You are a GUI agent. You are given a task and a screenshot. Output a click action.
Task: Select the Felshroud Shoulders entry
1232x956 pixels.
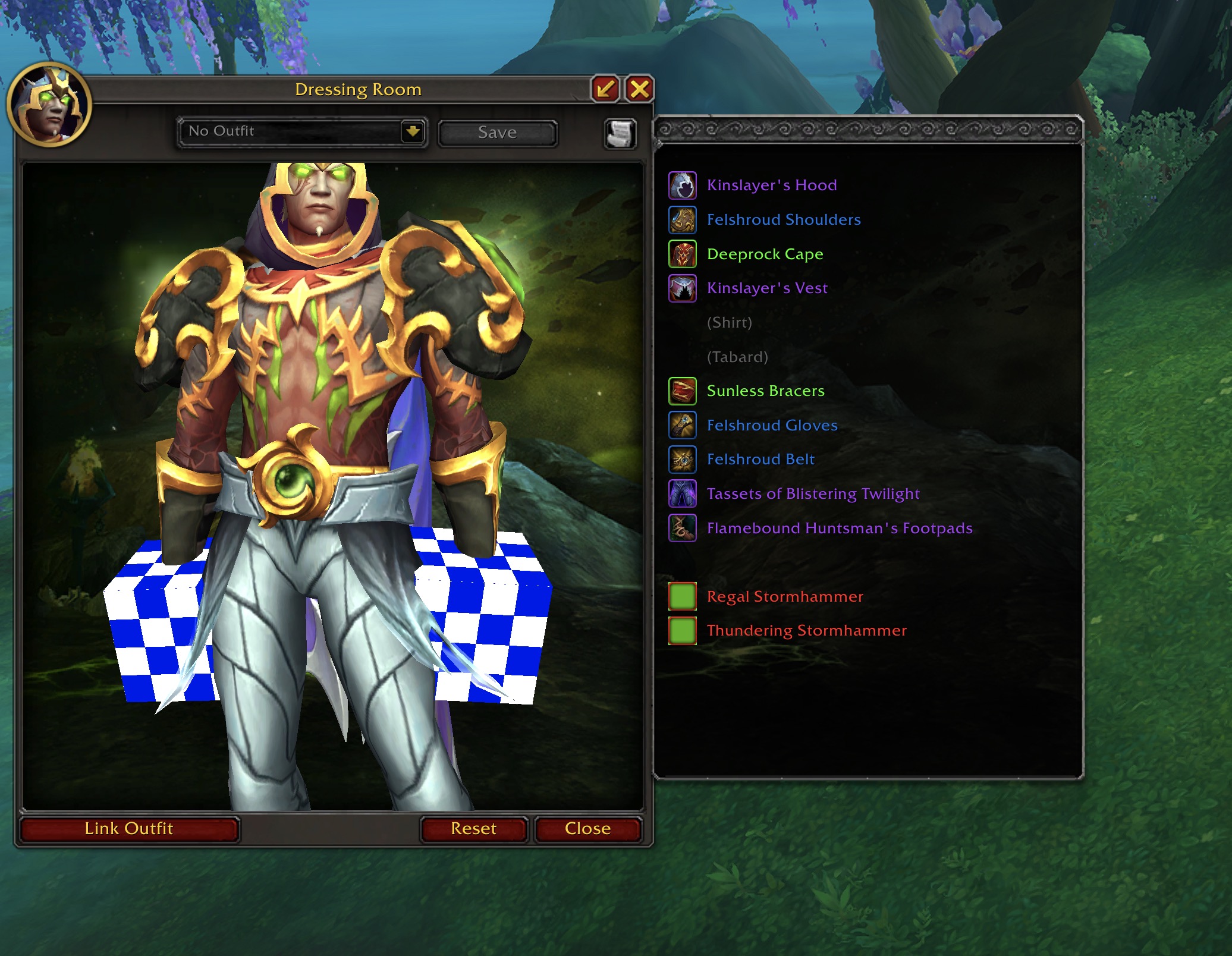coord(783,220)
